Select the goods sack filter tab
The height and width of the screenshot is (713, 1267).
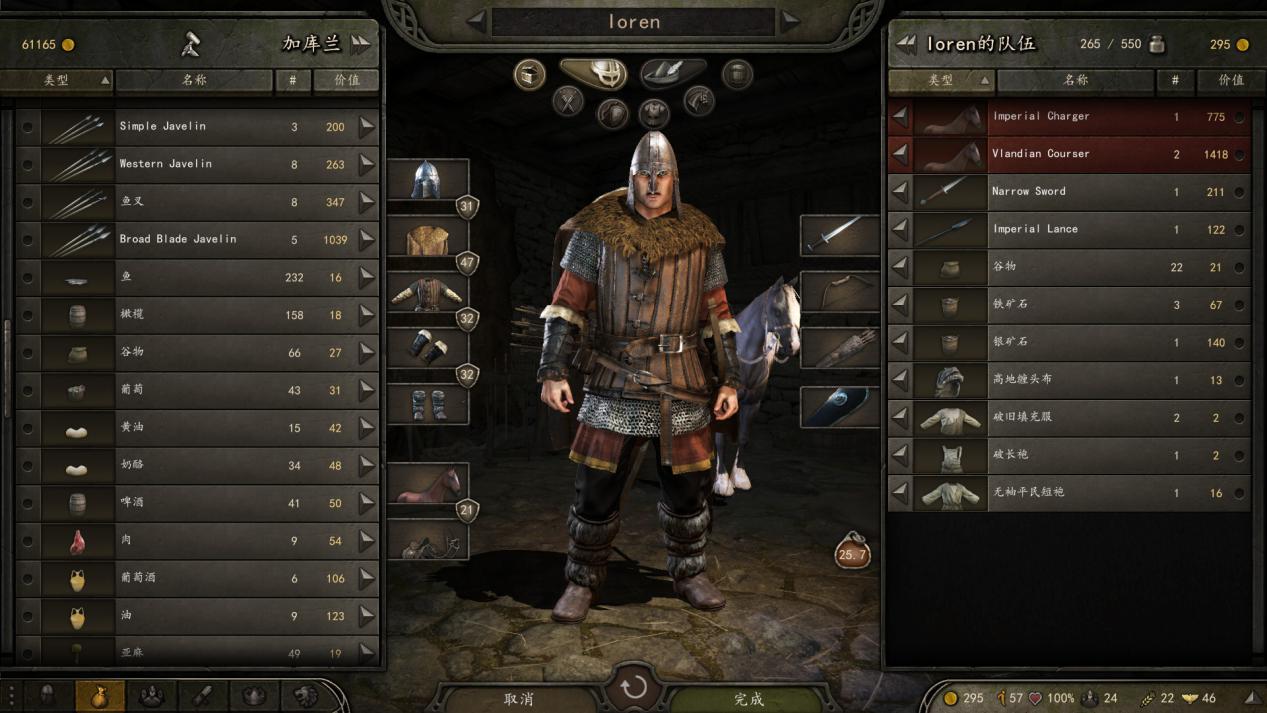99,696
